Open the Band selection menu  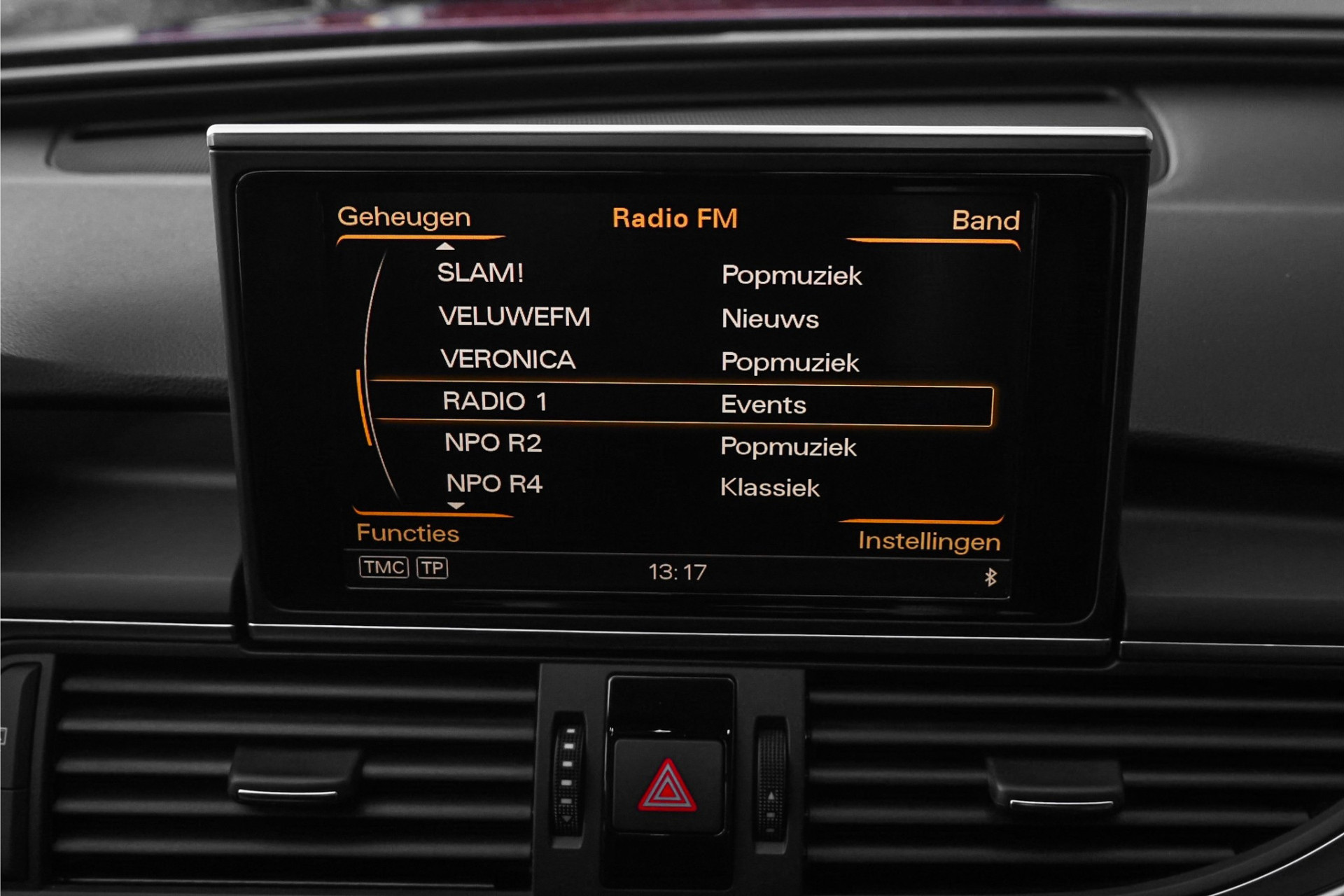pyautogui.click(x=985, y=220)
